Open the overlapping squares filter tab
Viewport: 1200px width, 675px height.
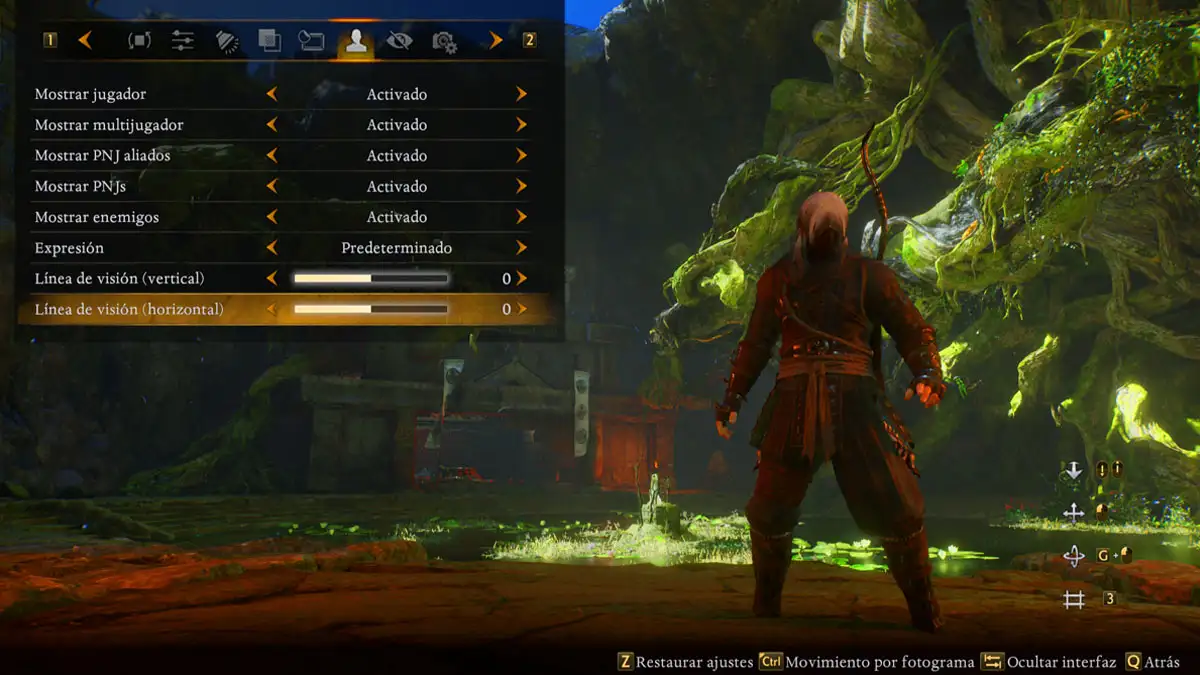pos(269,41)
